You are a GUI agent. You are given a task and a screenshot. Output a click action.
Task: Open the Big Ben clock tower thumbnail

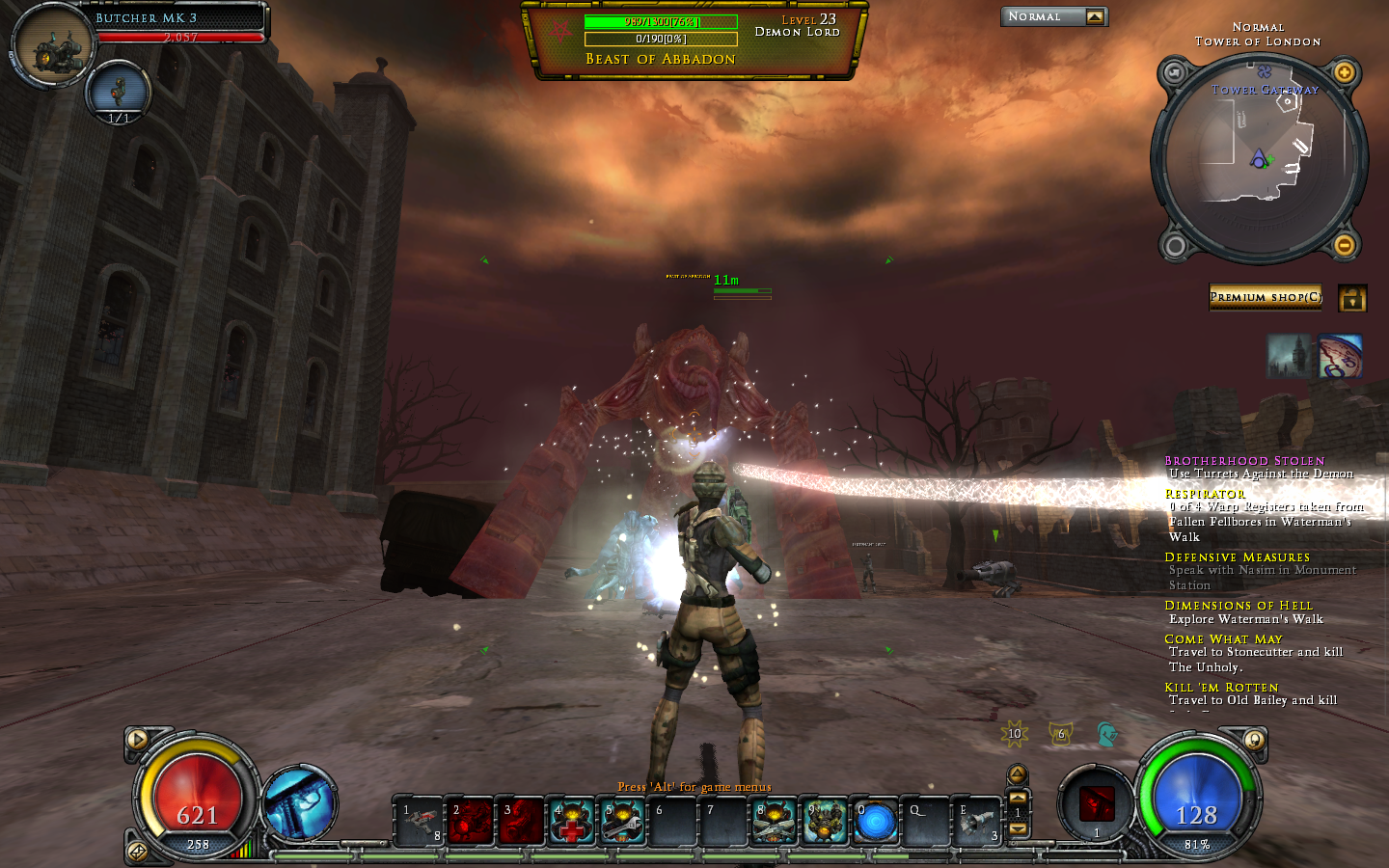point(1289,356)
